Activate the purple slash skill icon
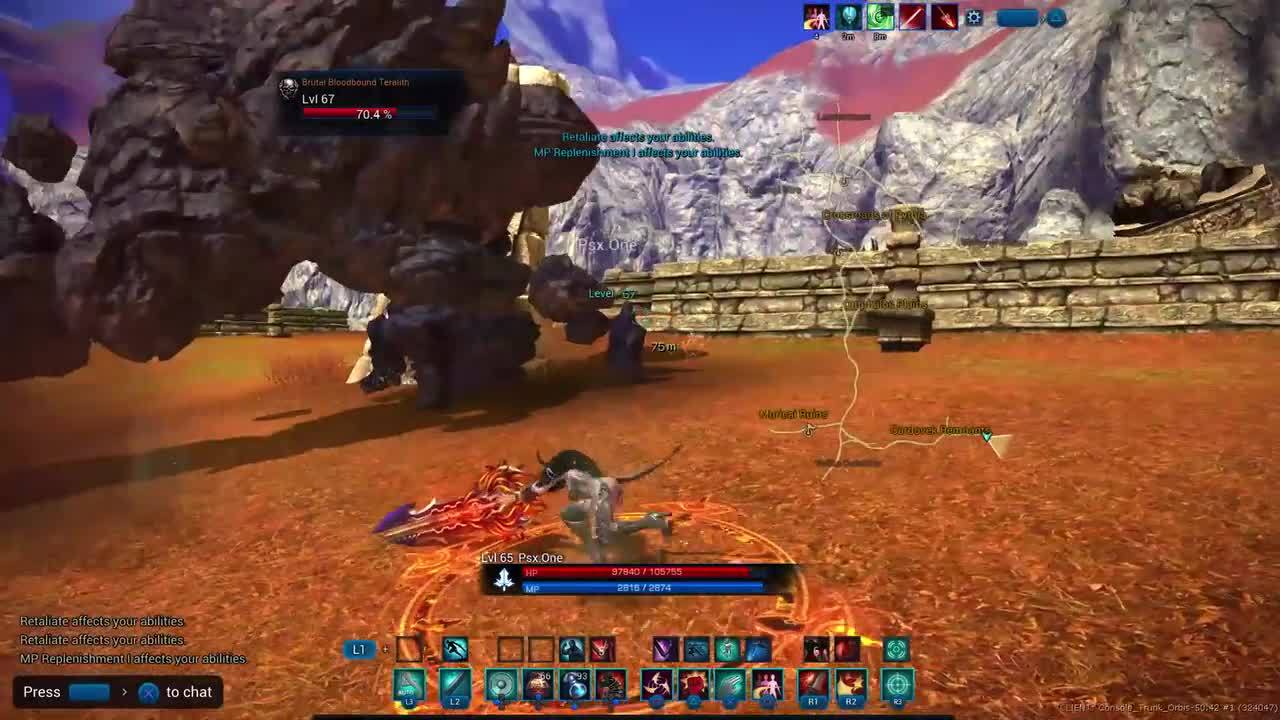Screen dimensions: 1280x720 click(x=665, y=650)
